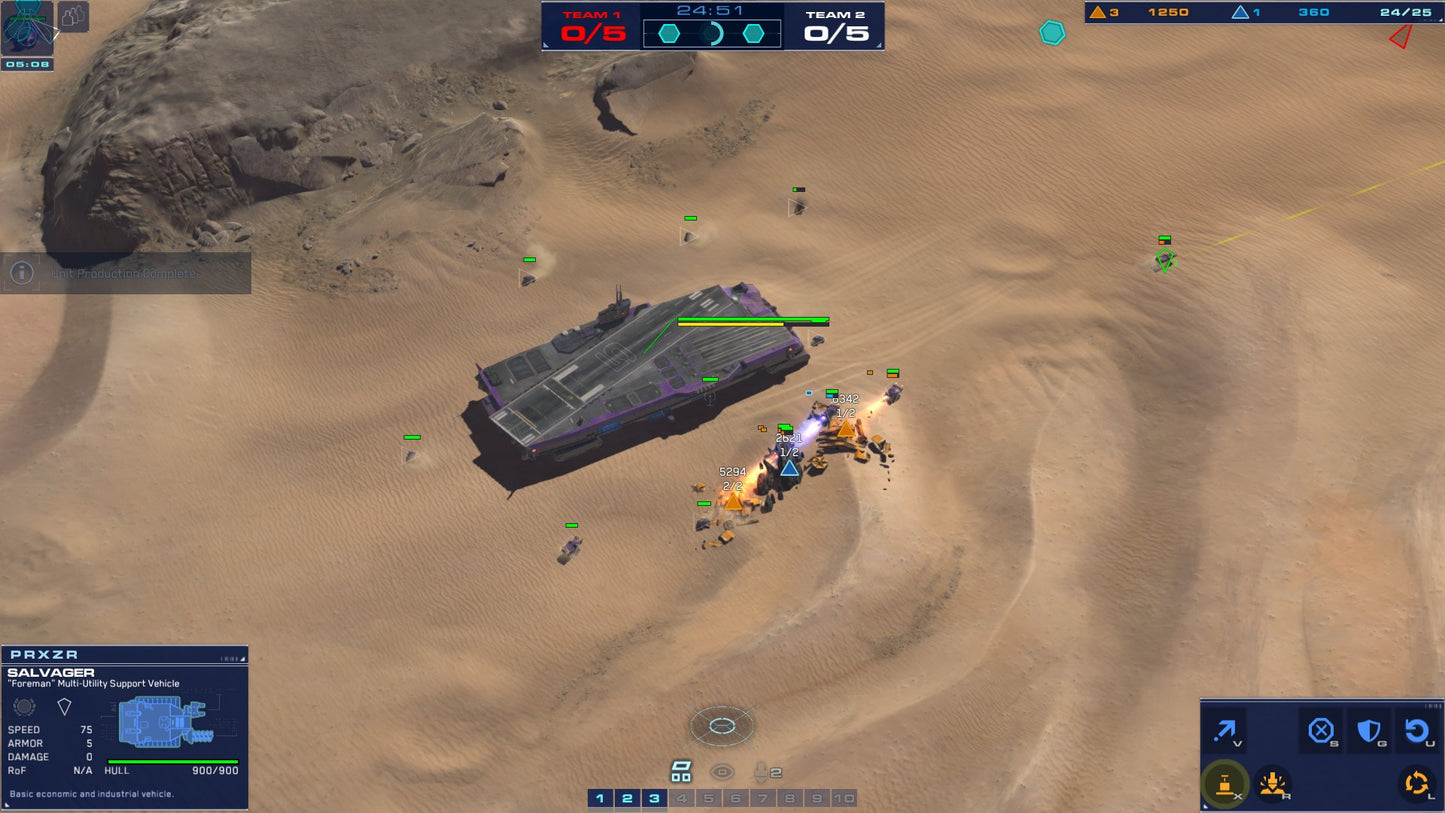Select control group 3
The image size is (1445, 813).
[654, 798]
